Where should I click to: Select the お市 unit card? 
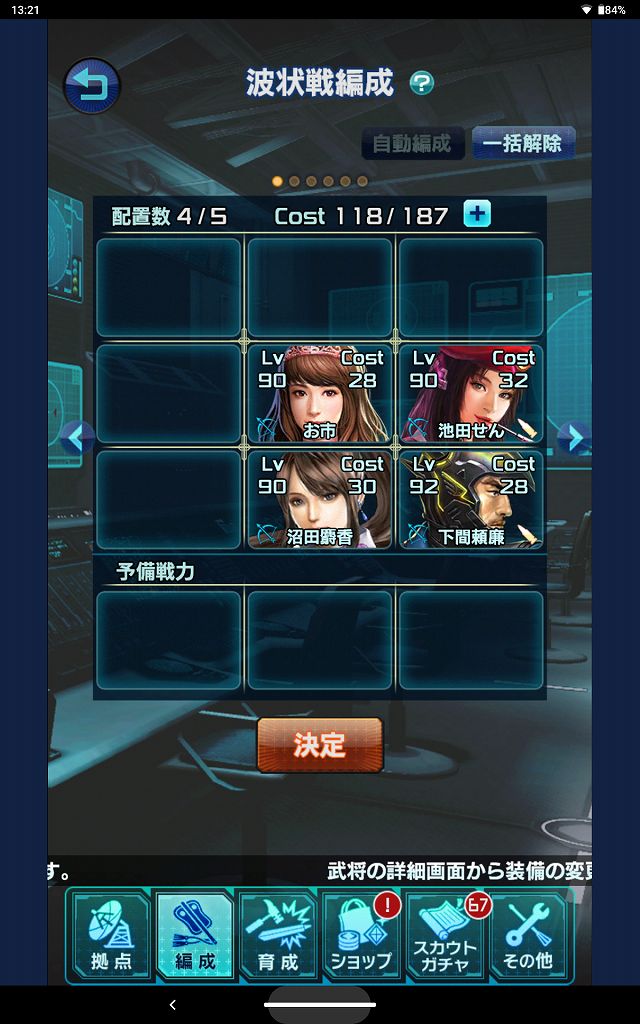click(319, 393)
